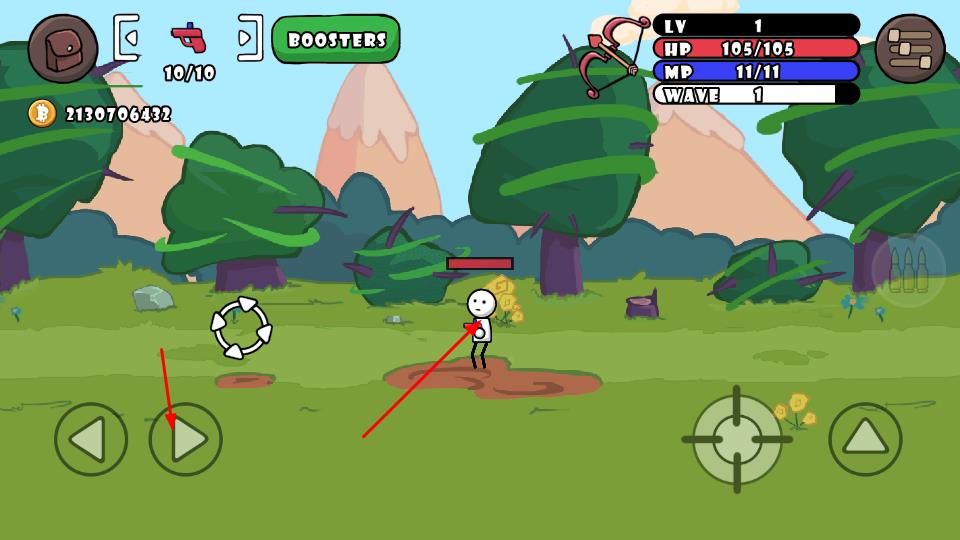
Task: Tap the circular arrows swap button
Action: point(241,328)
